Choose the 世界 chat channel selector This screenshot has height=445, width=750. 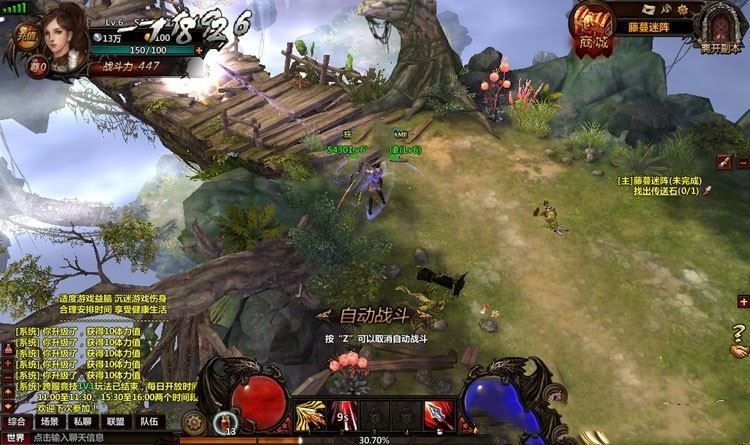(14, 438)
